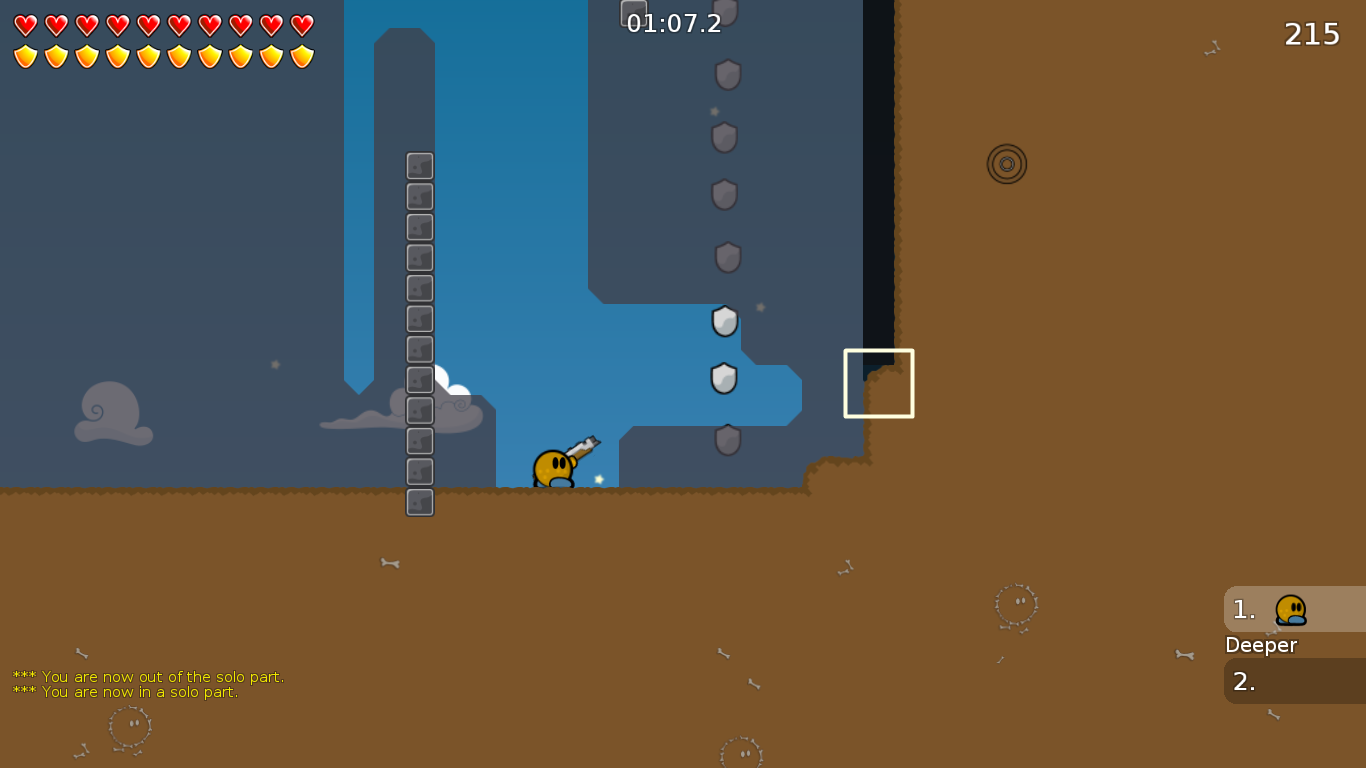Click the highlighted shield pickup above the step
This screenshot has height=768, width=1366.
(724, 378)
